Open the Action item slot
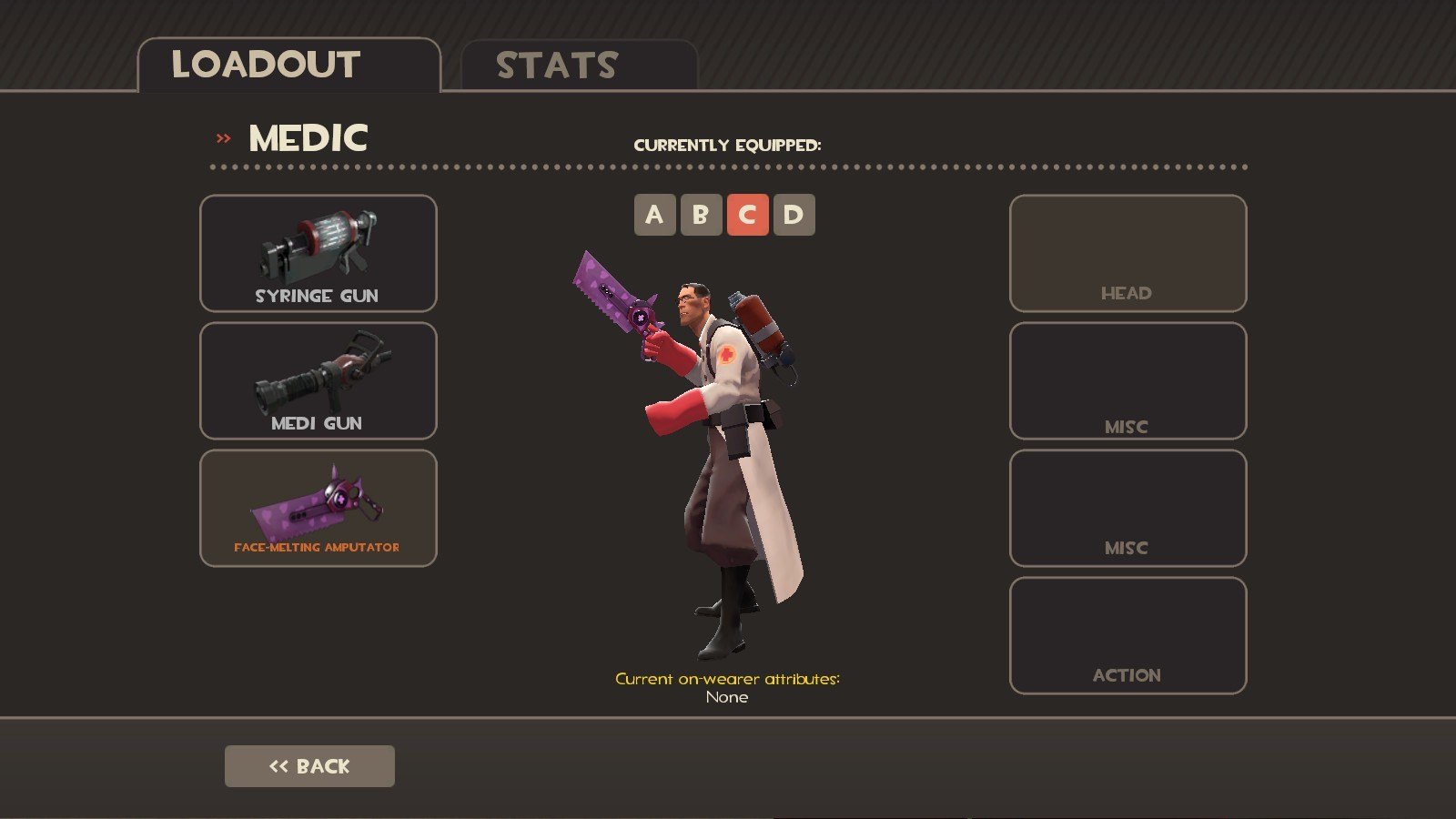The image size is (1456, 819). (x=1127, y=635)
